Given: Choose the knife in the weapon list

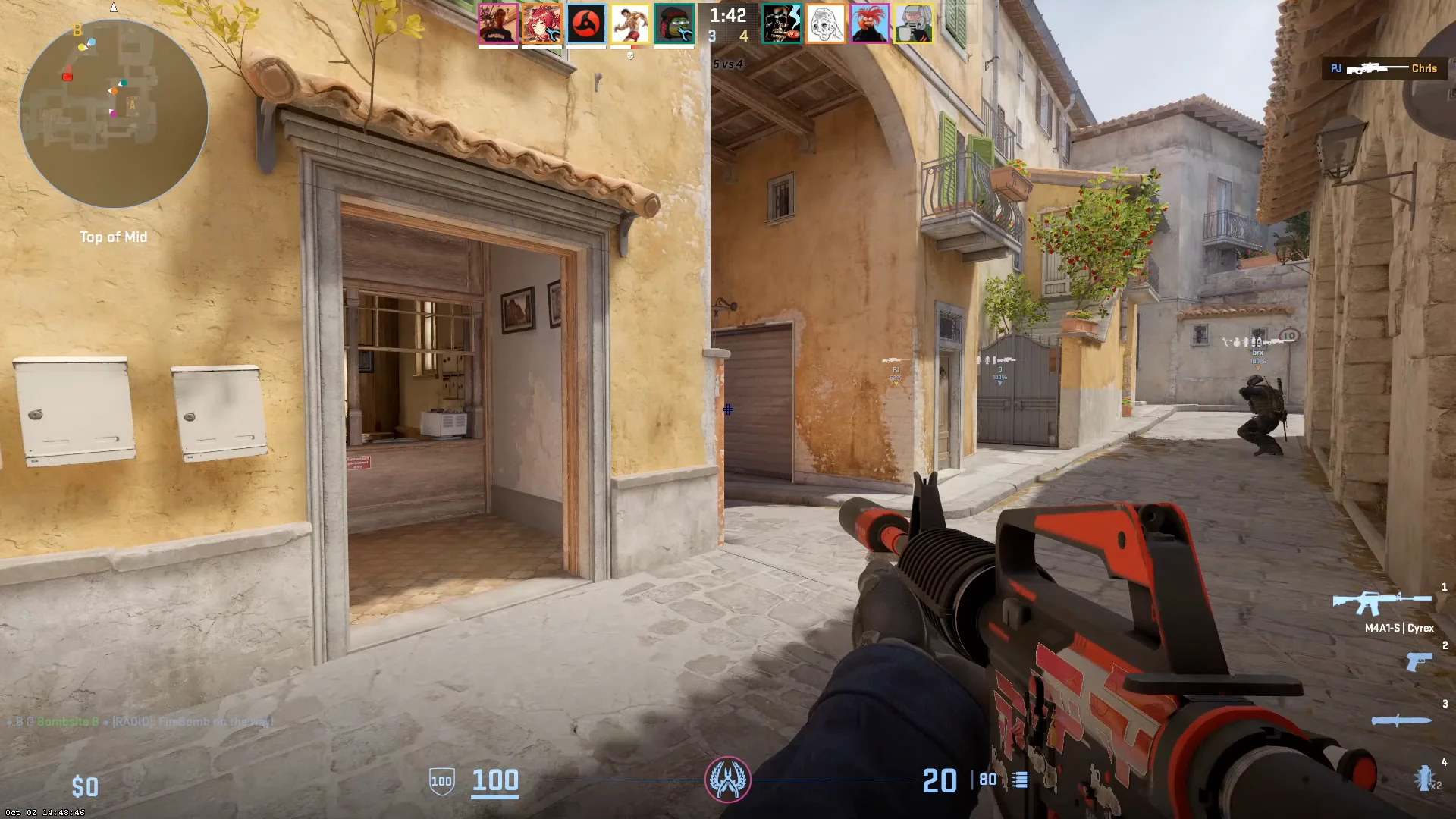Looking at the screenshot, I should [x=1401, y=720].
